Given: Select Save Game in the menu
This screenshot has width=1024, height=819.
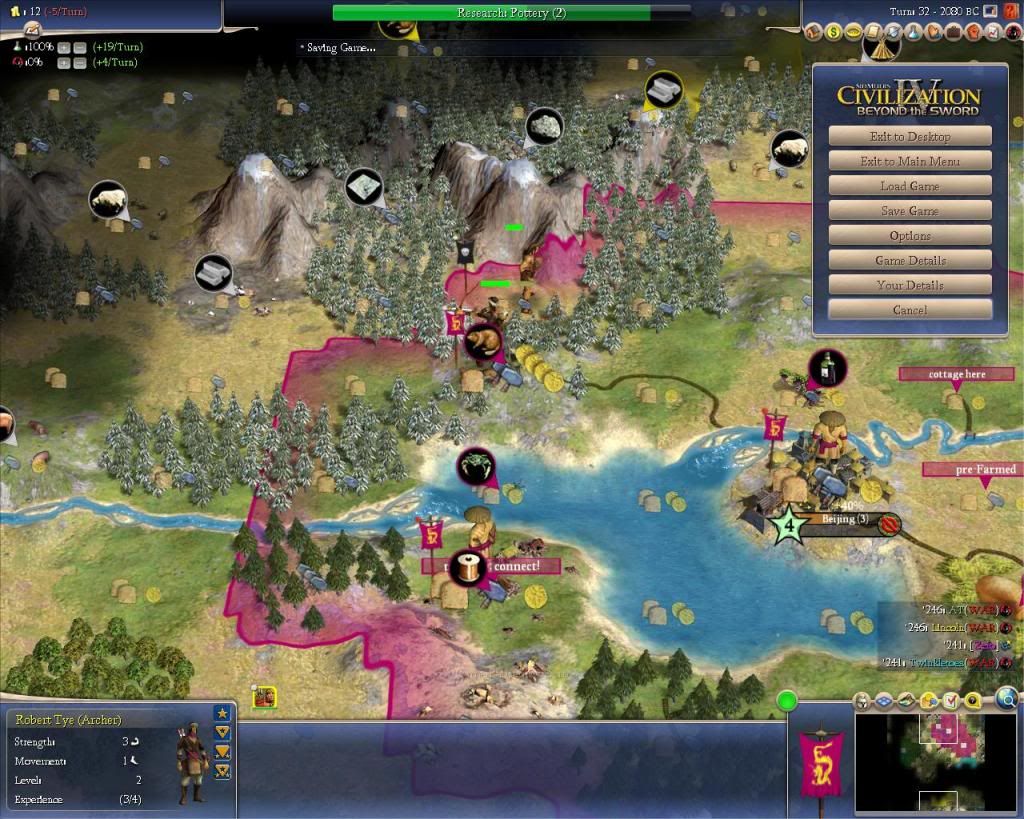Looking at the screenshot, I should (x=909, y=211).
